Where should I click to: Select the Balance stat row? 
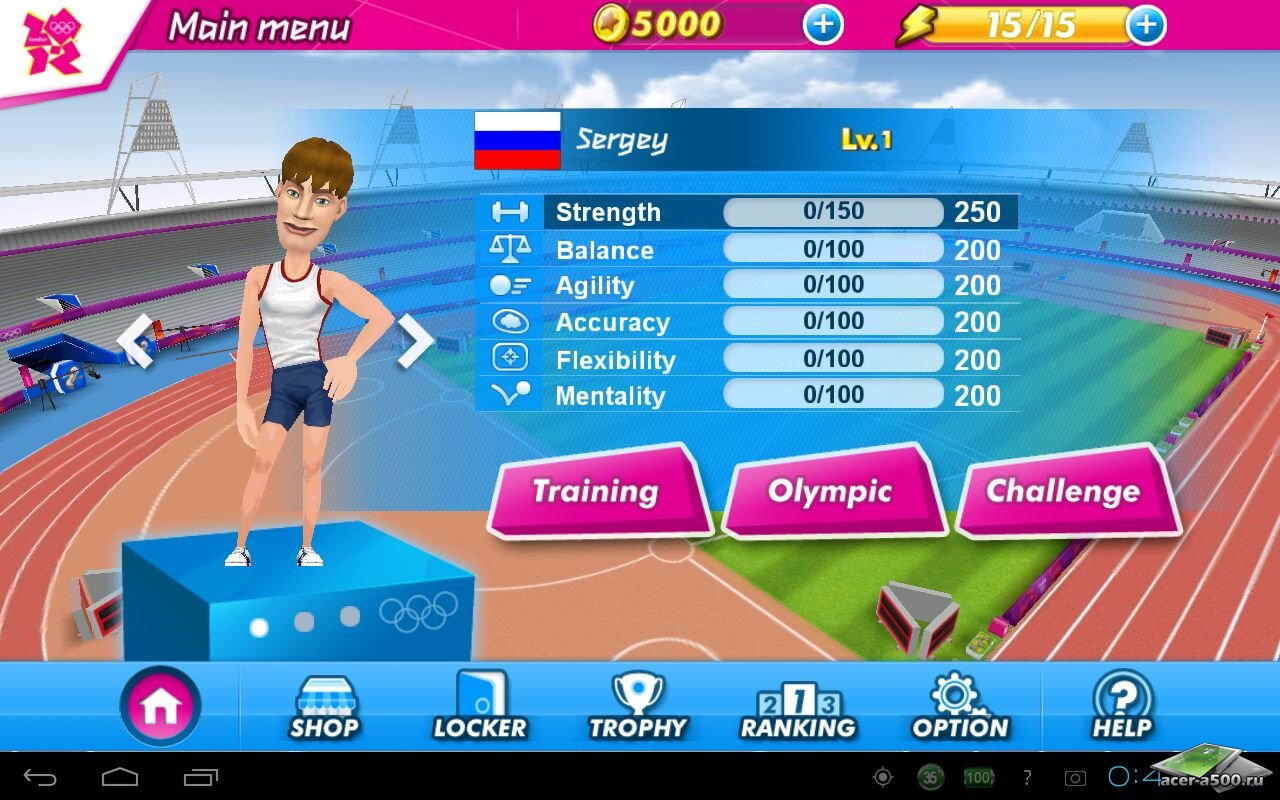click(748, 249)
